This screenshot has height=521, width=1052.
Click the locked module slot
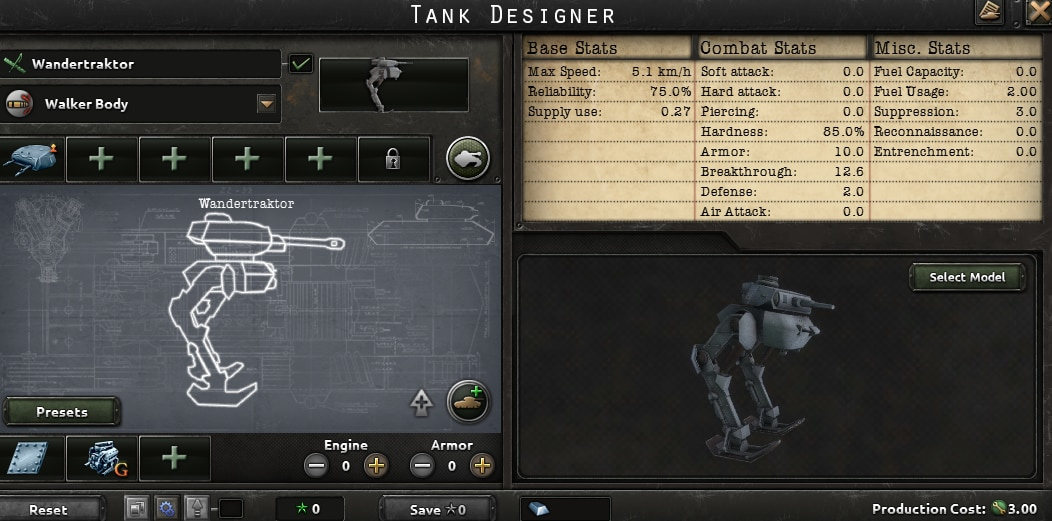[393, 158]
